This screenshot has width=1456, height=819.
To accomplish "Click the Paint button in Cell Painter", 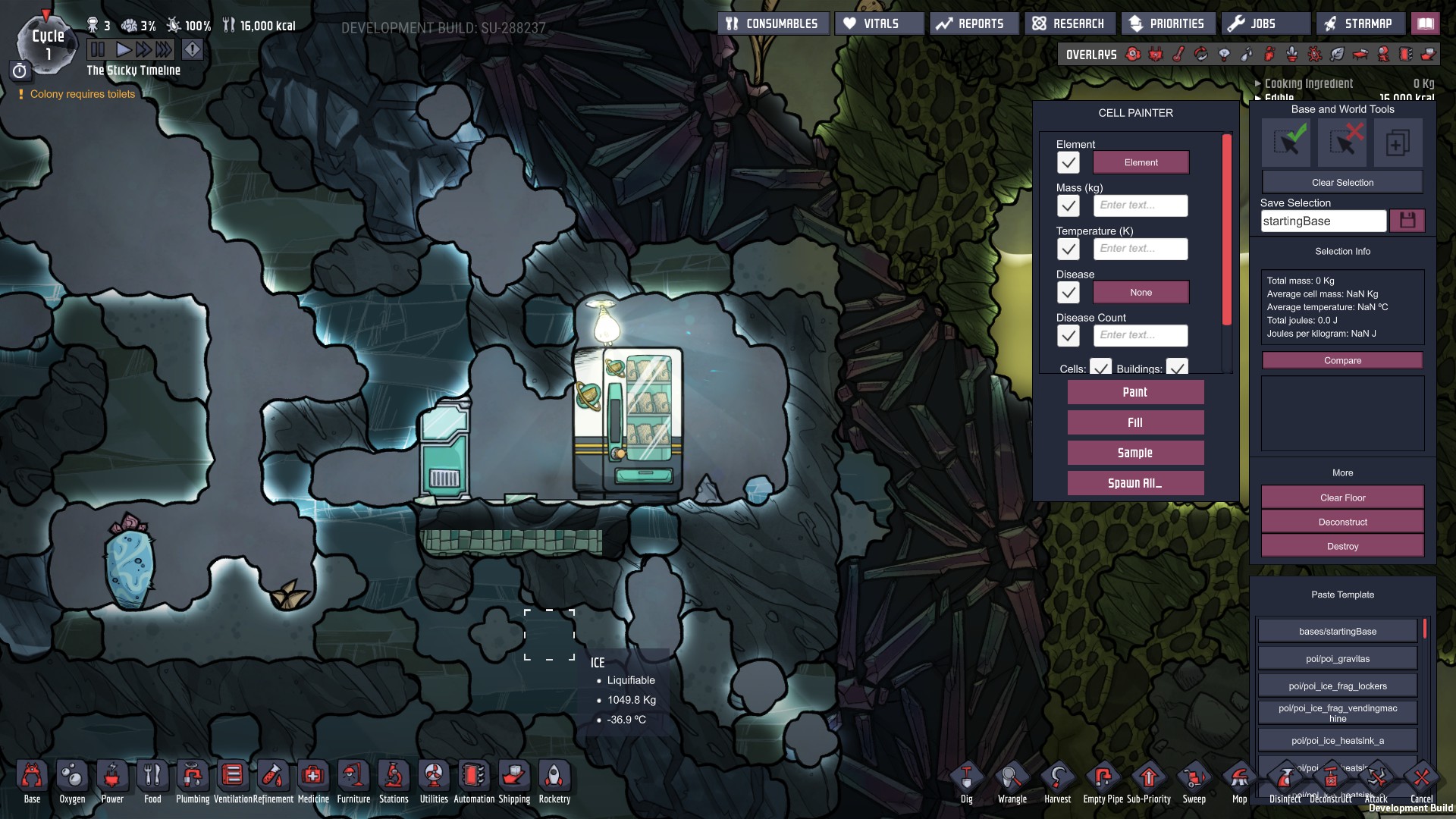I will point(1135,392).
